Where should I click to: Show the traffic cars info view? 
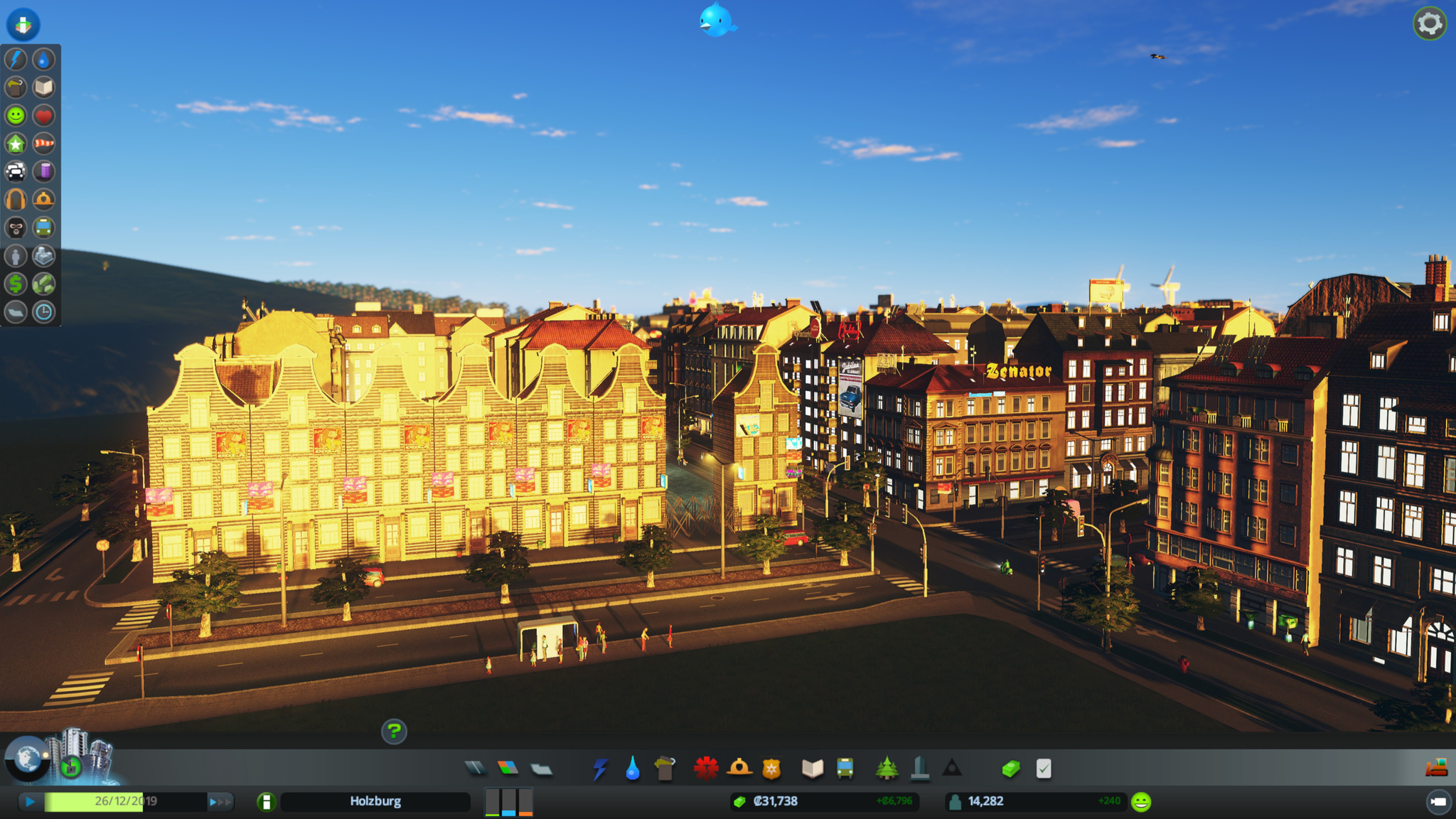click(16, 171)
